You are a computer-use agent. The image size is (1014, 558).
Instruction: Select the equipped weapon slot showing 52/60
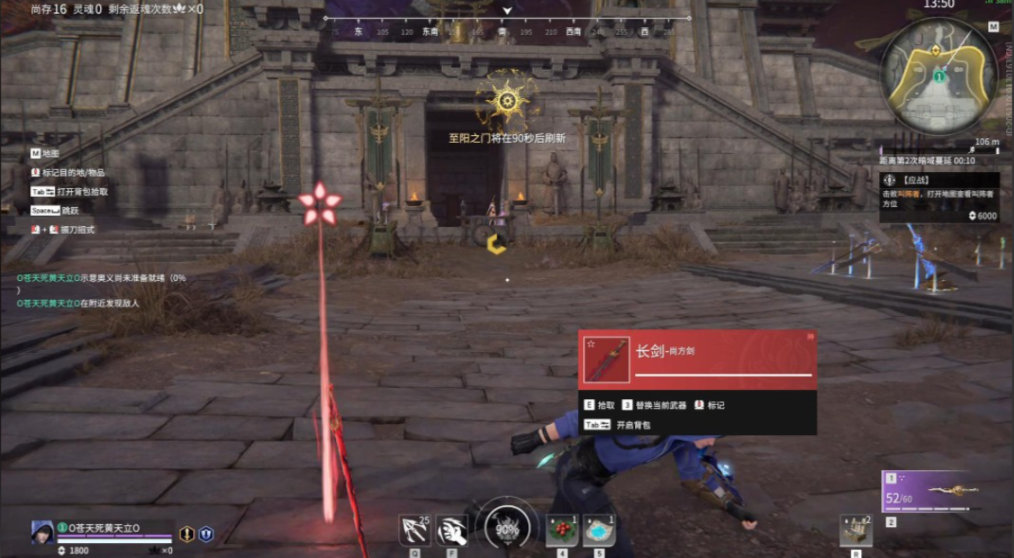(939, 491)
